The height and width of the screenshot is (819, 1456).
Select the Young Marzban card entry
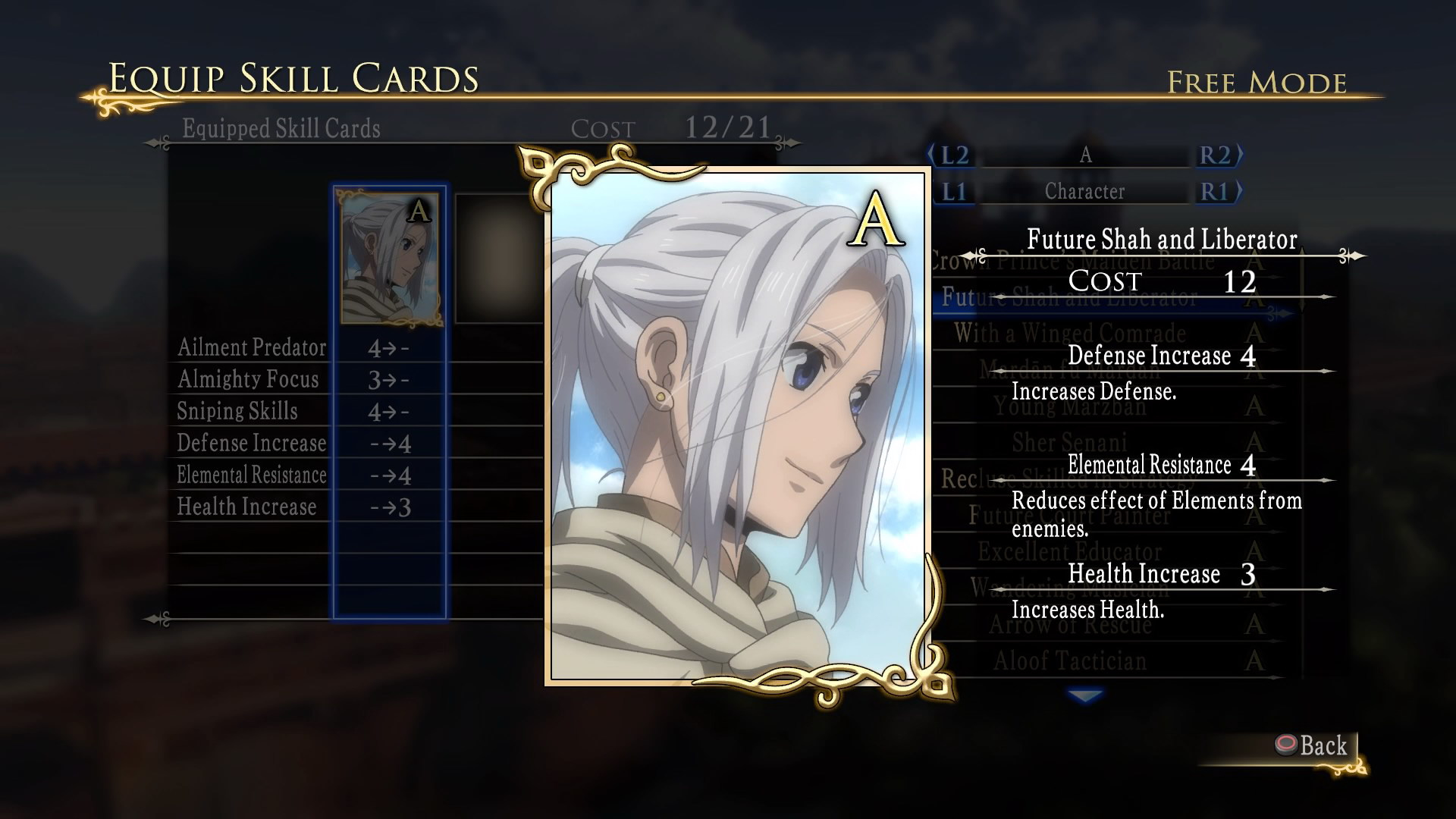[x=1069, y=406]
